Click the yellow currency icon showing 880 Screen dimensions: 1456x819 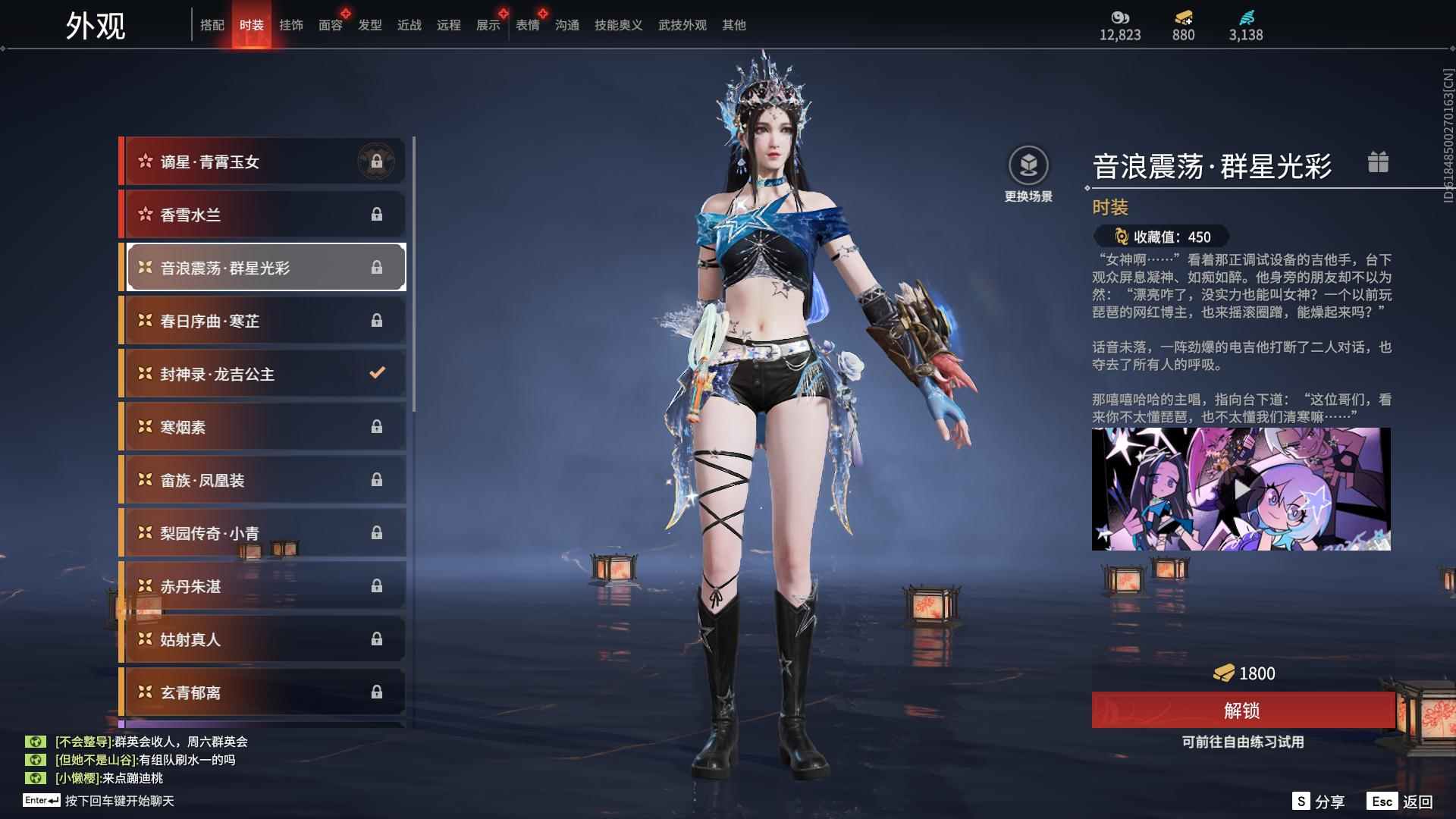pos(1184,17)
